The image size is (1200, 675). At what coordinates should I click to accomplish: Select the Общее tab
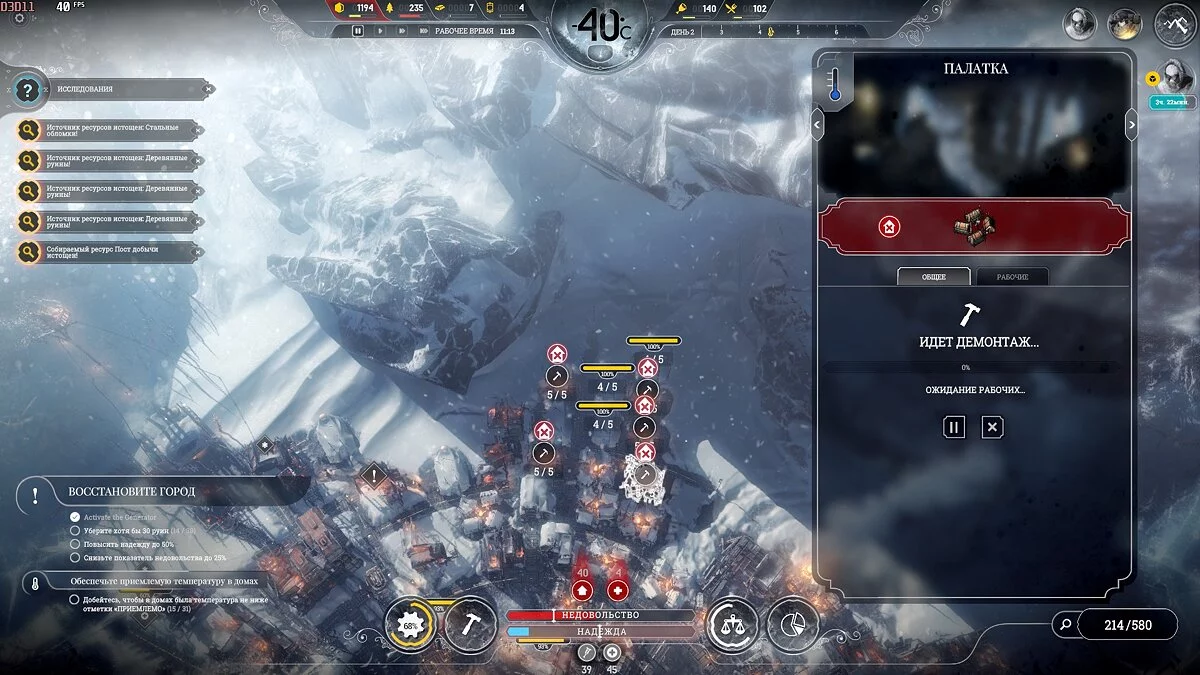tap(934, 276)
